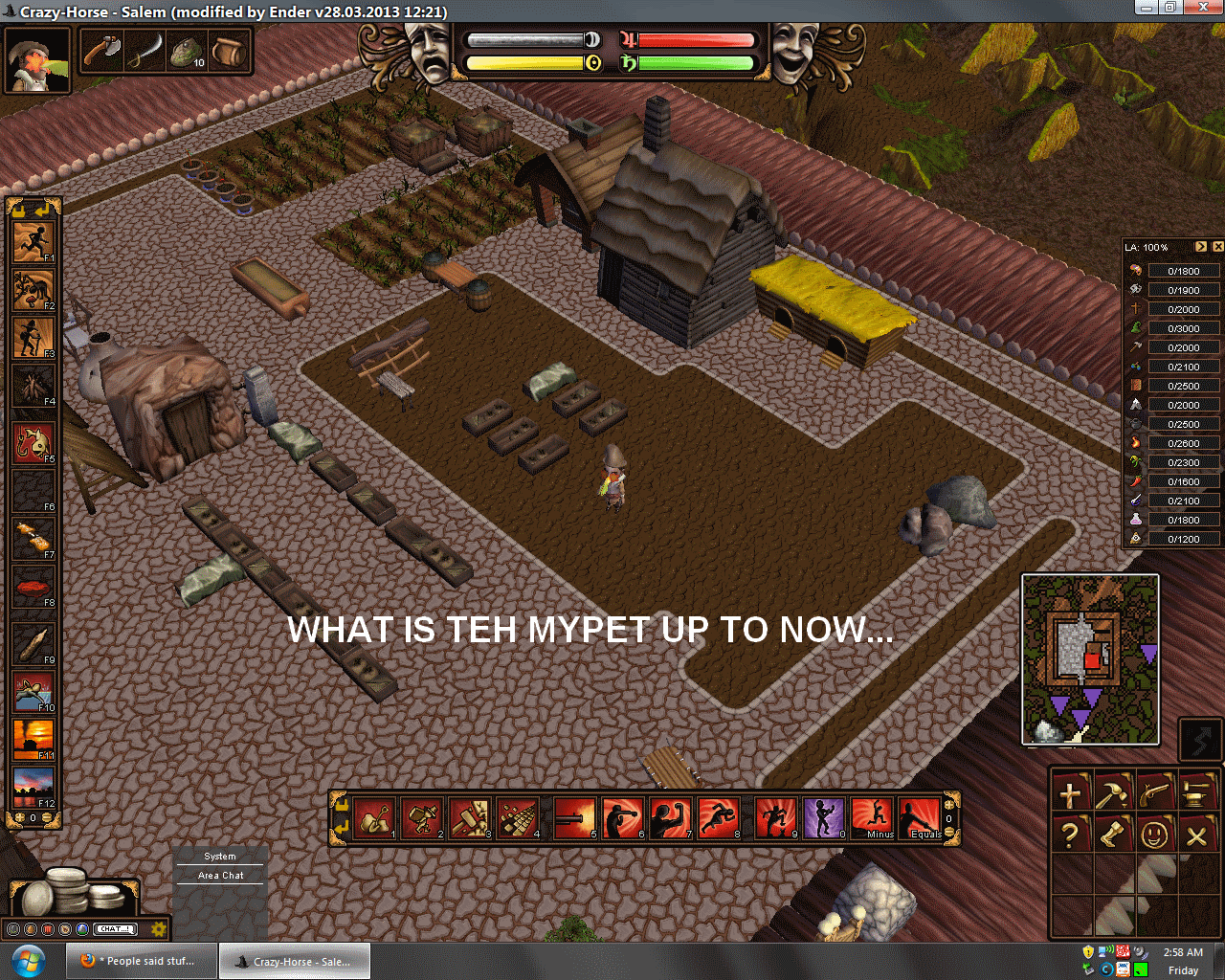Click the minimap

click(1090, 659)
